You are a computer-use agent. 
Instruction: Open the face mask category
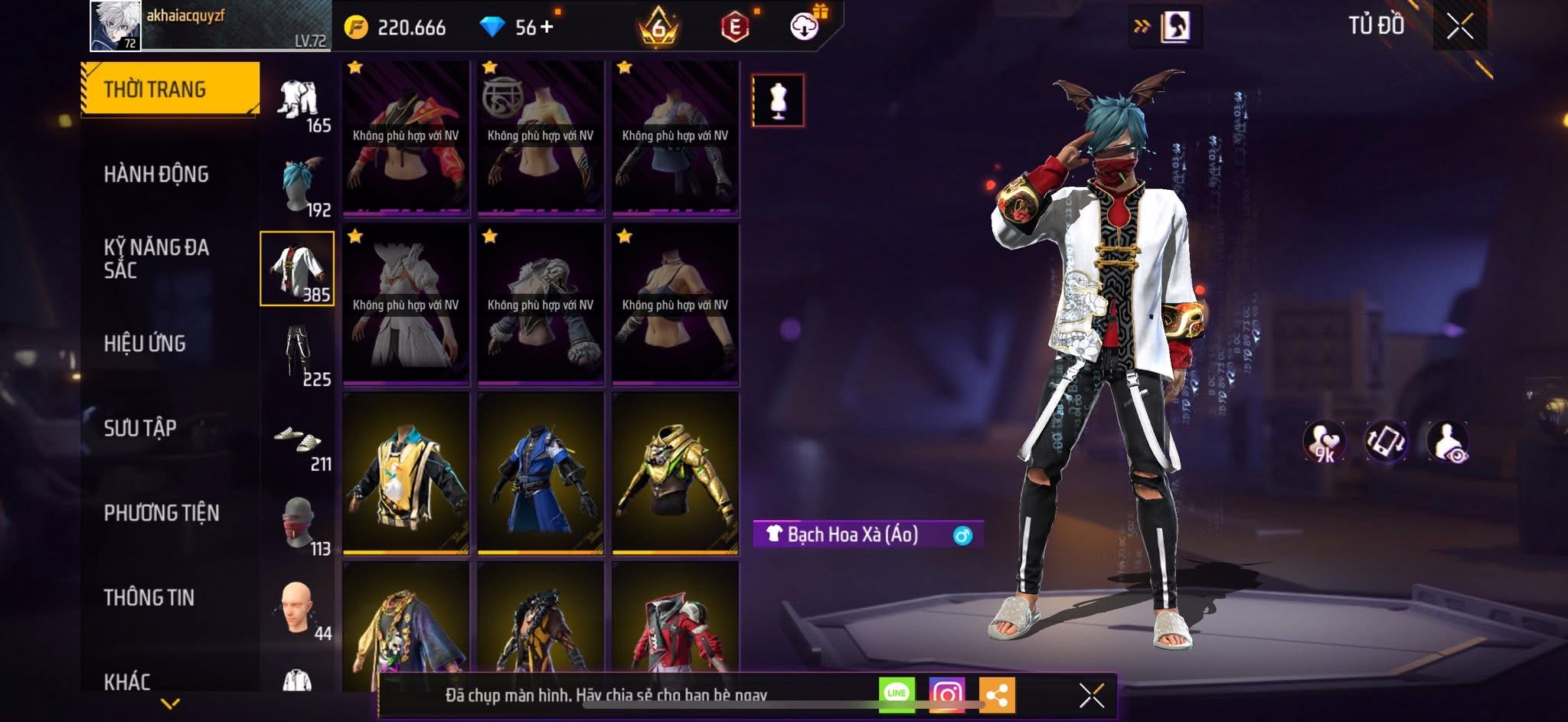299,525
